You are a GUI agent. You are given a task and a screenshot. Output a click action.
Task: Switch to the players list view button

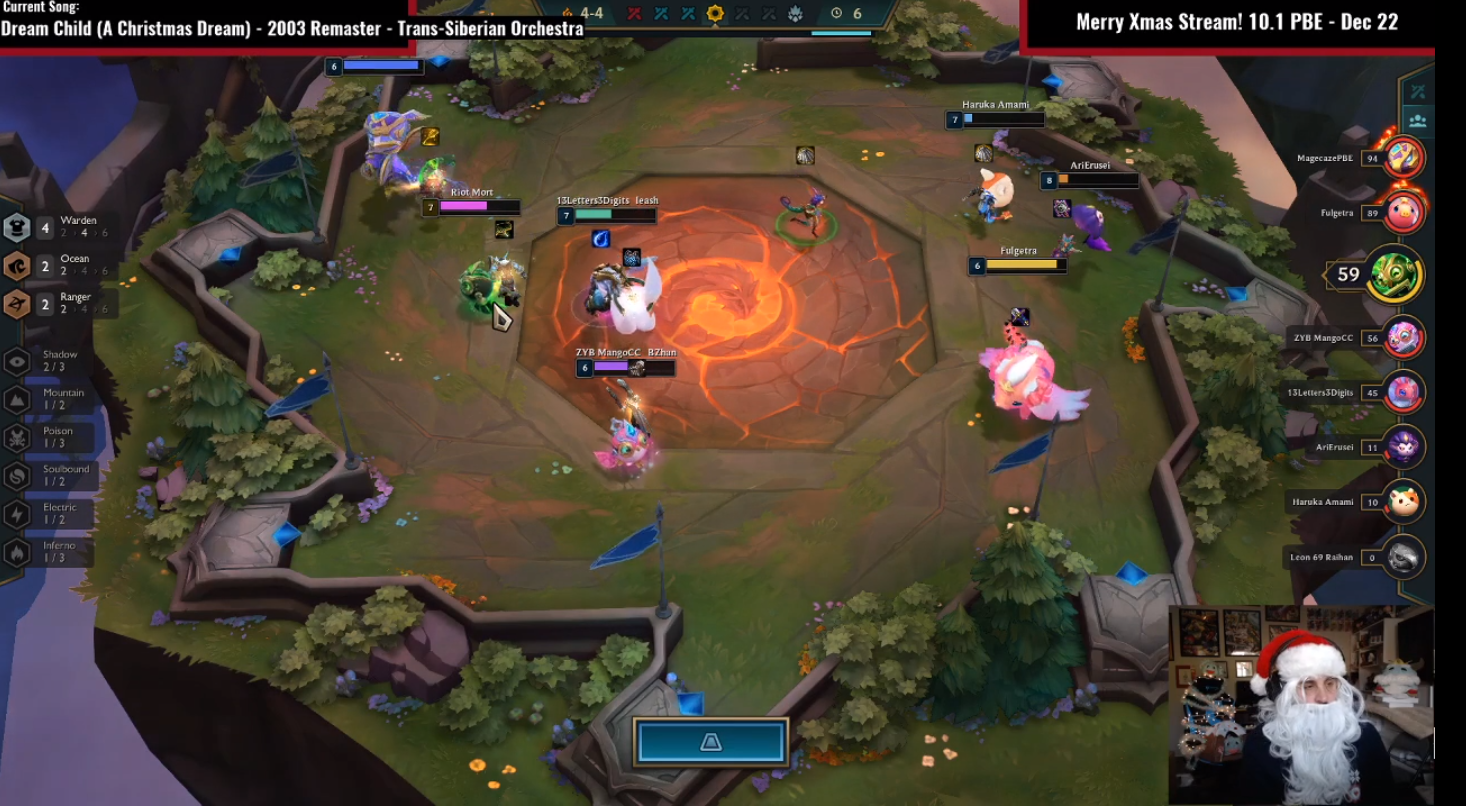1418,121
